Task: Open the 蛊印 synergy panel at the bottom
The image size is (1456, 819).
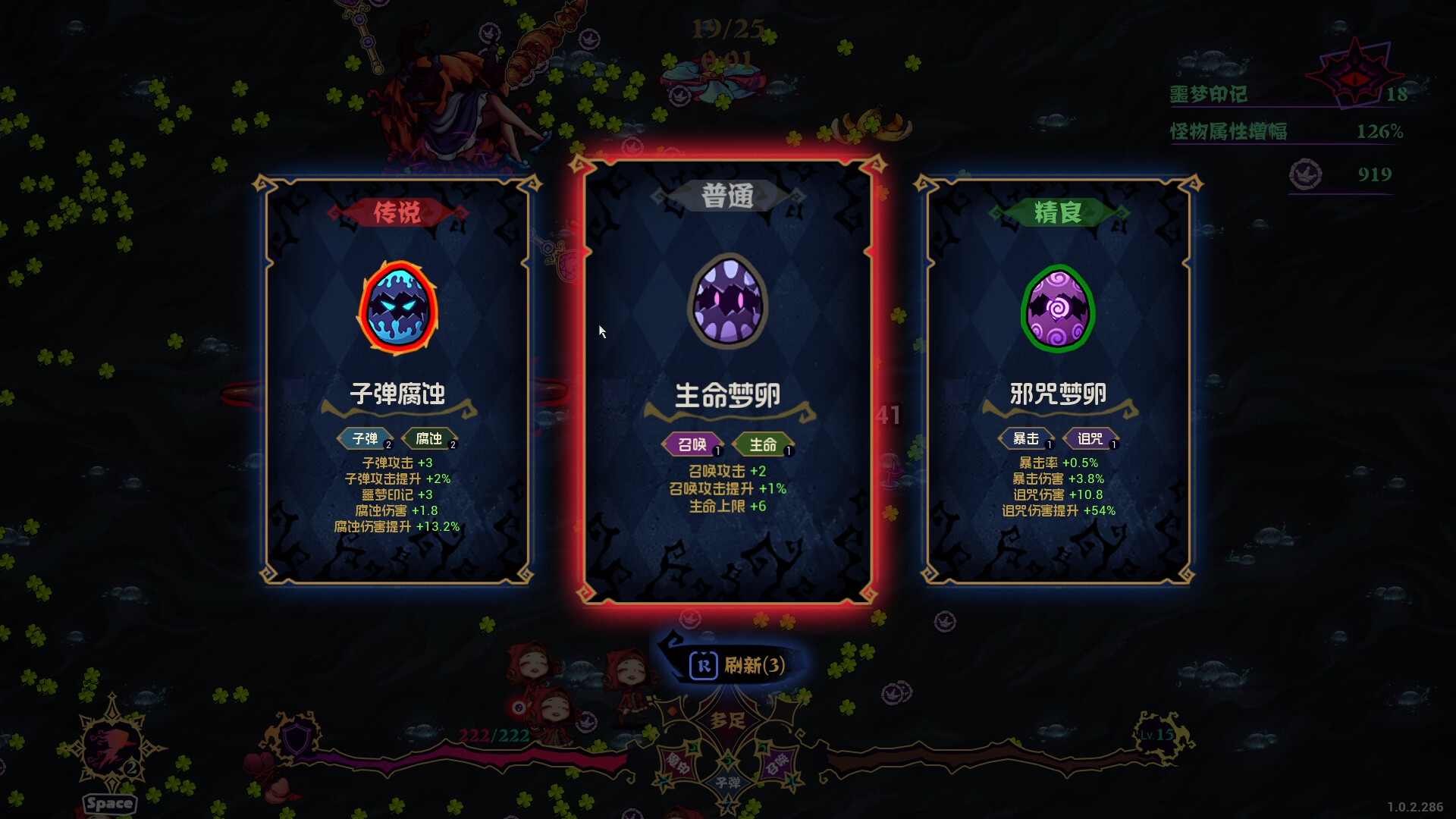Action: click(677, 764)
